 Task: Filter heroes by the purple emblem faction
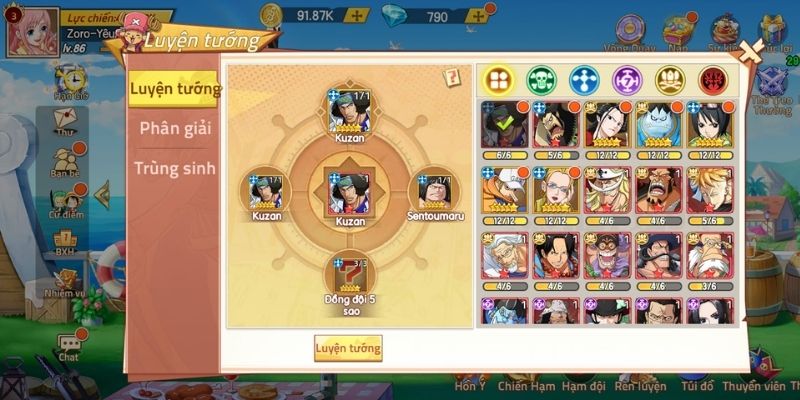click(627, 79)
